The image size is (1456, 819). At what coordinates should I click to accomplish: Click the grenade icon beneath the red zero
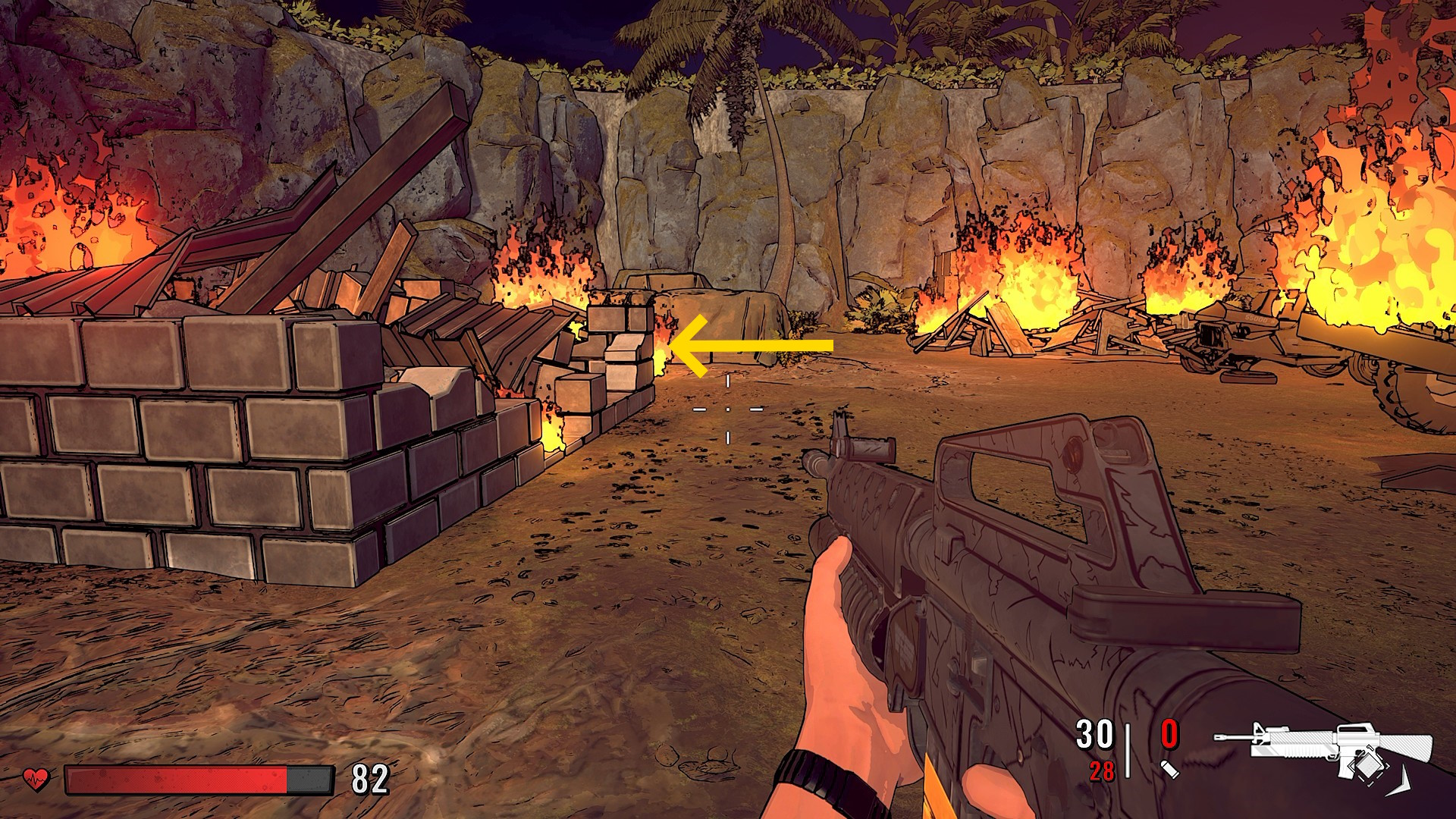pos(1169,770)
